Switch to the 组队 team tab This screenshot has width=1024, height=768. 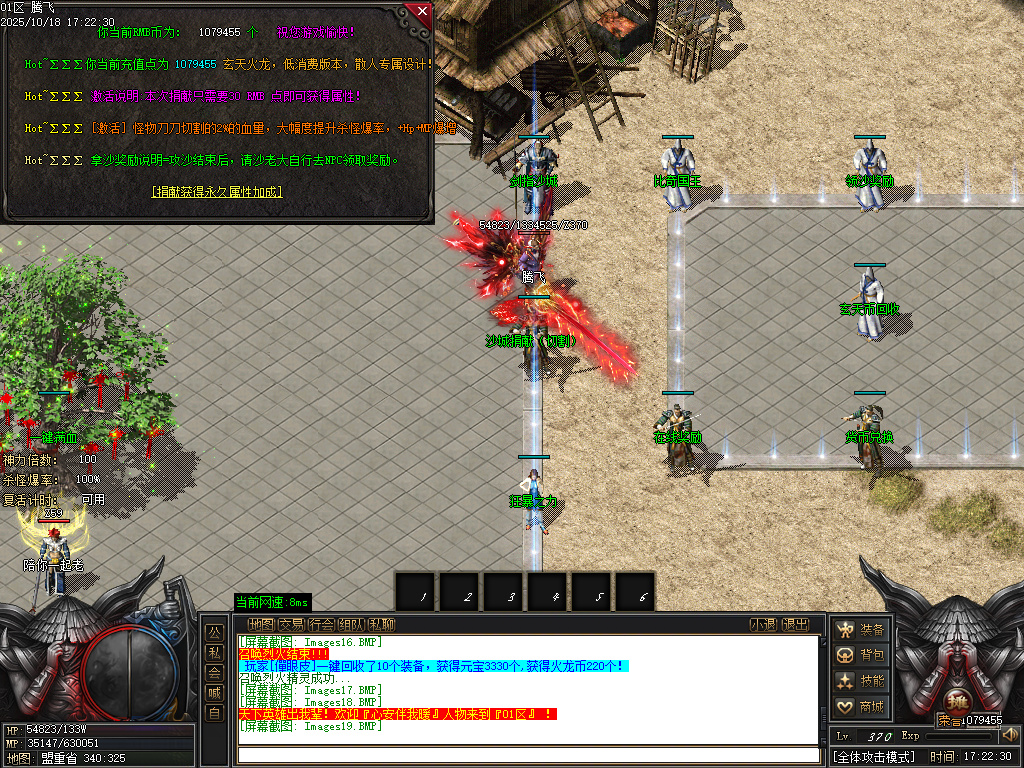pyautogui.click(x=351, y=625)
